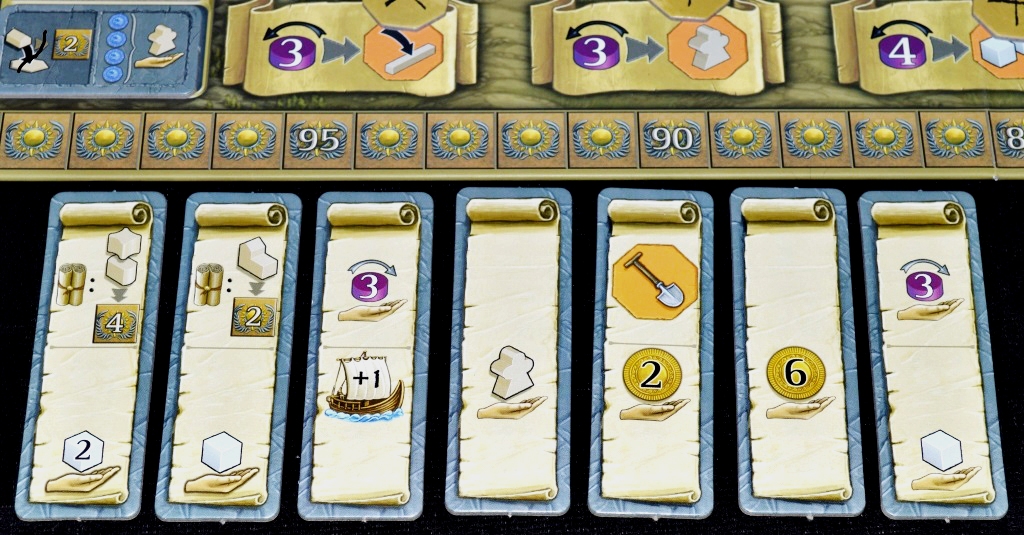Pick the card with one stone for 2 points
The width and height of the screenshot is (1024, 535).
(226, 354)
